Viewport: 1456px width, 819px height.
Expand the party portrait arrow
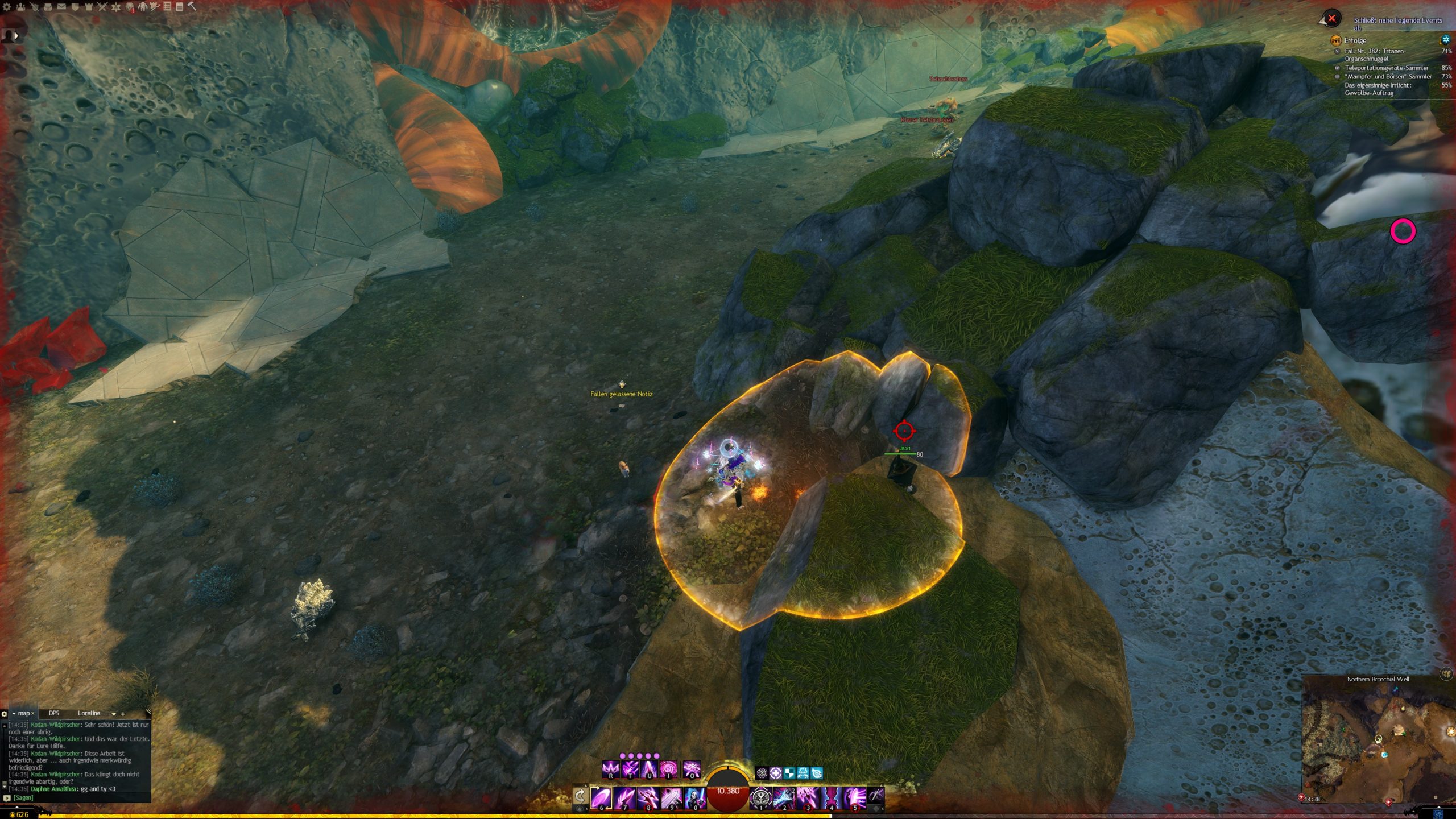(x=16, y=35)
